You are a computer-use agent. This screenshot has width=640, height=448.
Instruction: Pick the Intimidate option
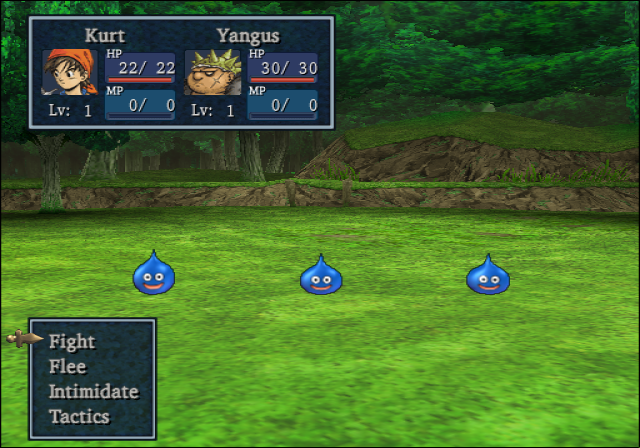93,391
